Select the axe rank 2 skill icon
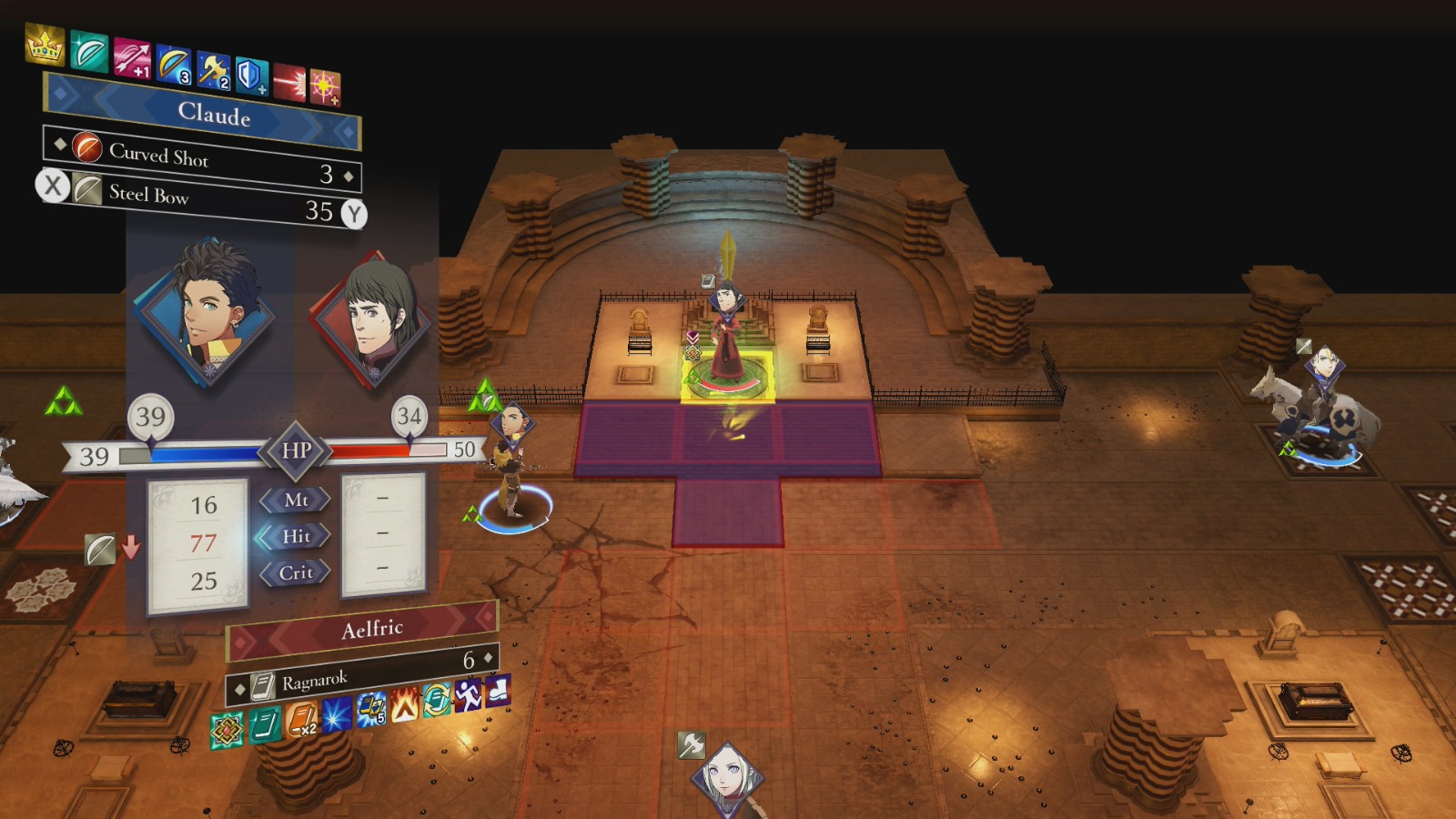The height and width of the screenshot is (819, 1456). coord(213,68)
